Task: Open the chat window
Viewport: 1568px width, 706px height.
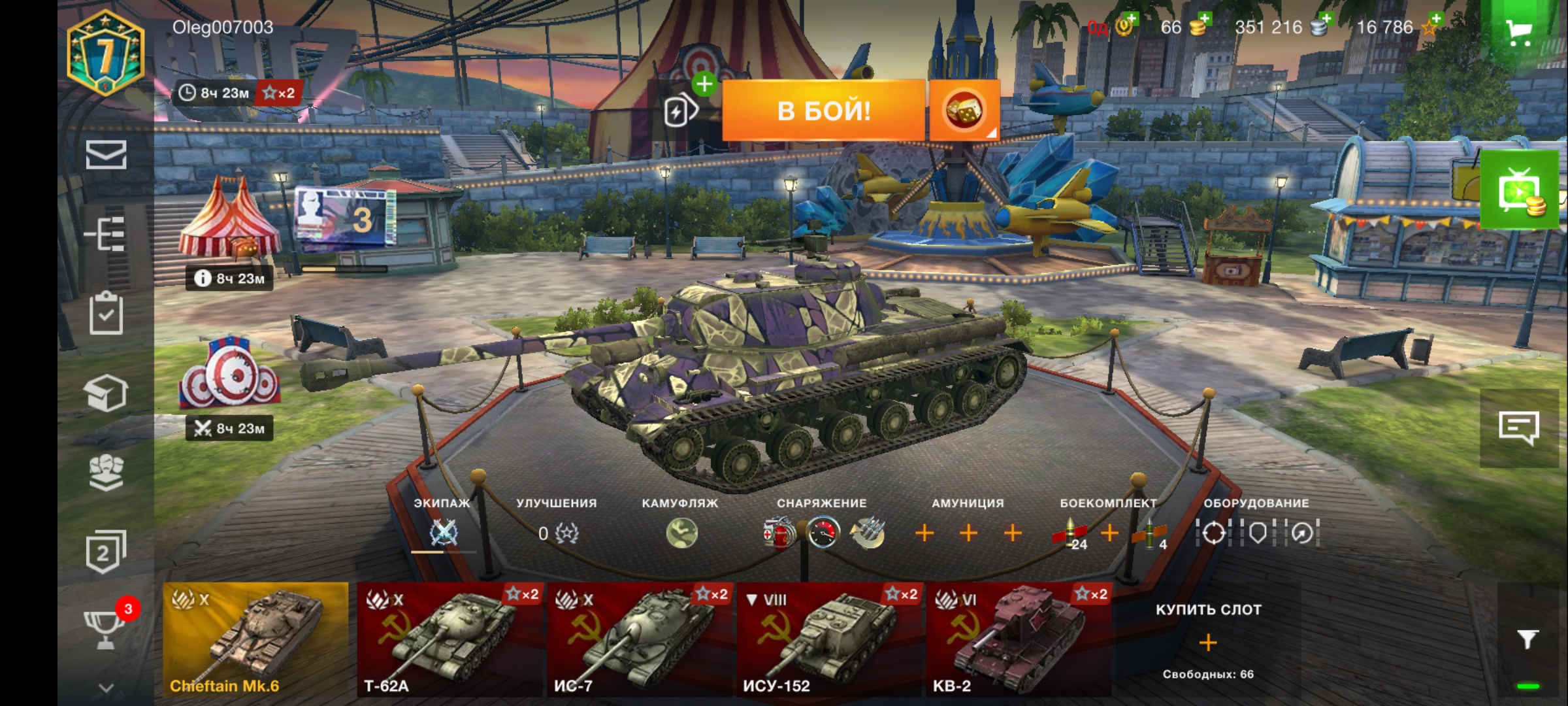Action: tap(1519, 428)
